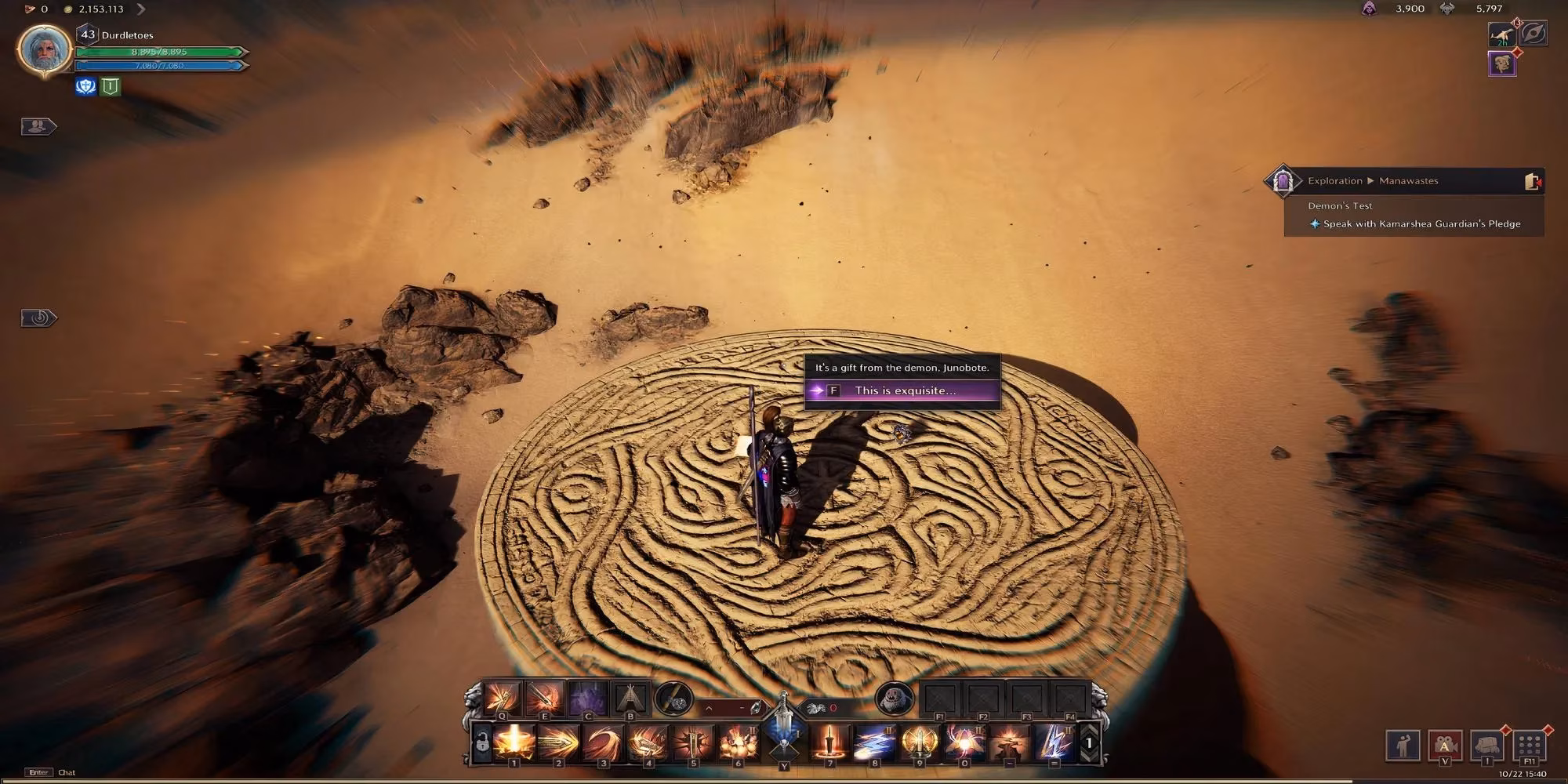The height and width of the screenshot is (784, 1568).
Task: Expand the party panel tab on left edge
Action: tap(38, 126)
